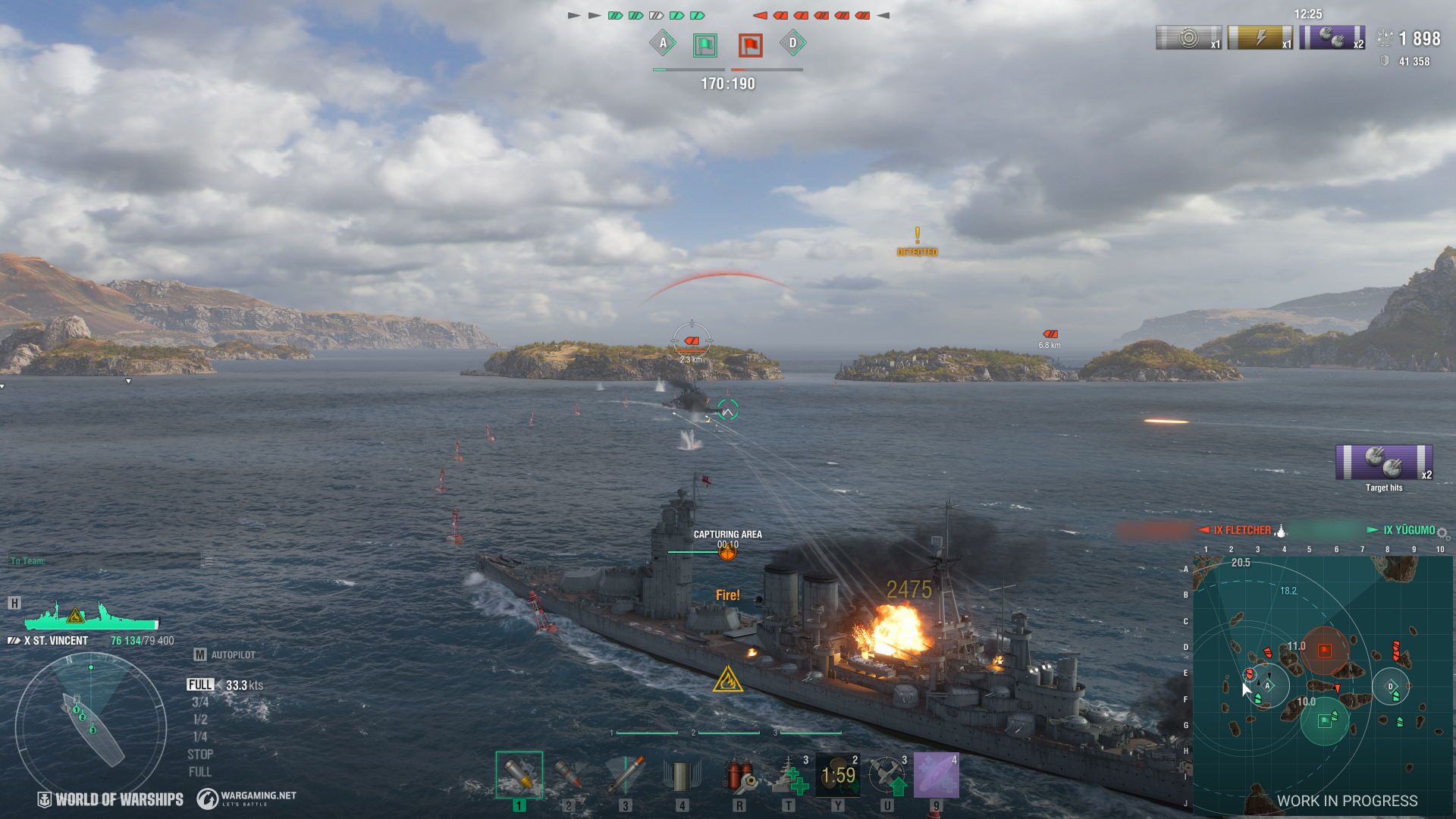The height and width of the screenshot is (819, 1456).
Task: Open the minimap settings gear
Action: point(1442,533)
